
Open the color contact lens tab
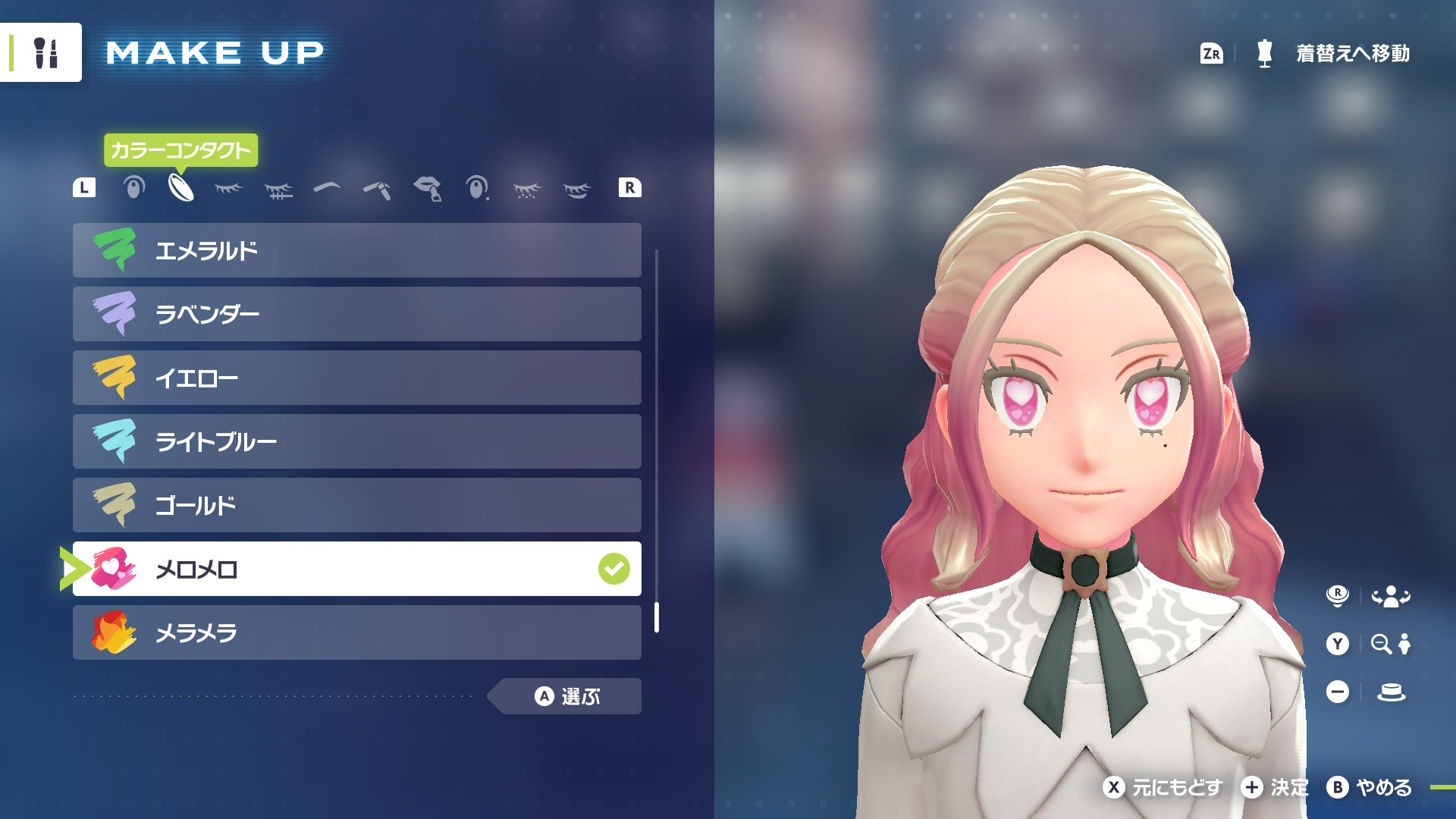(181, 187)
